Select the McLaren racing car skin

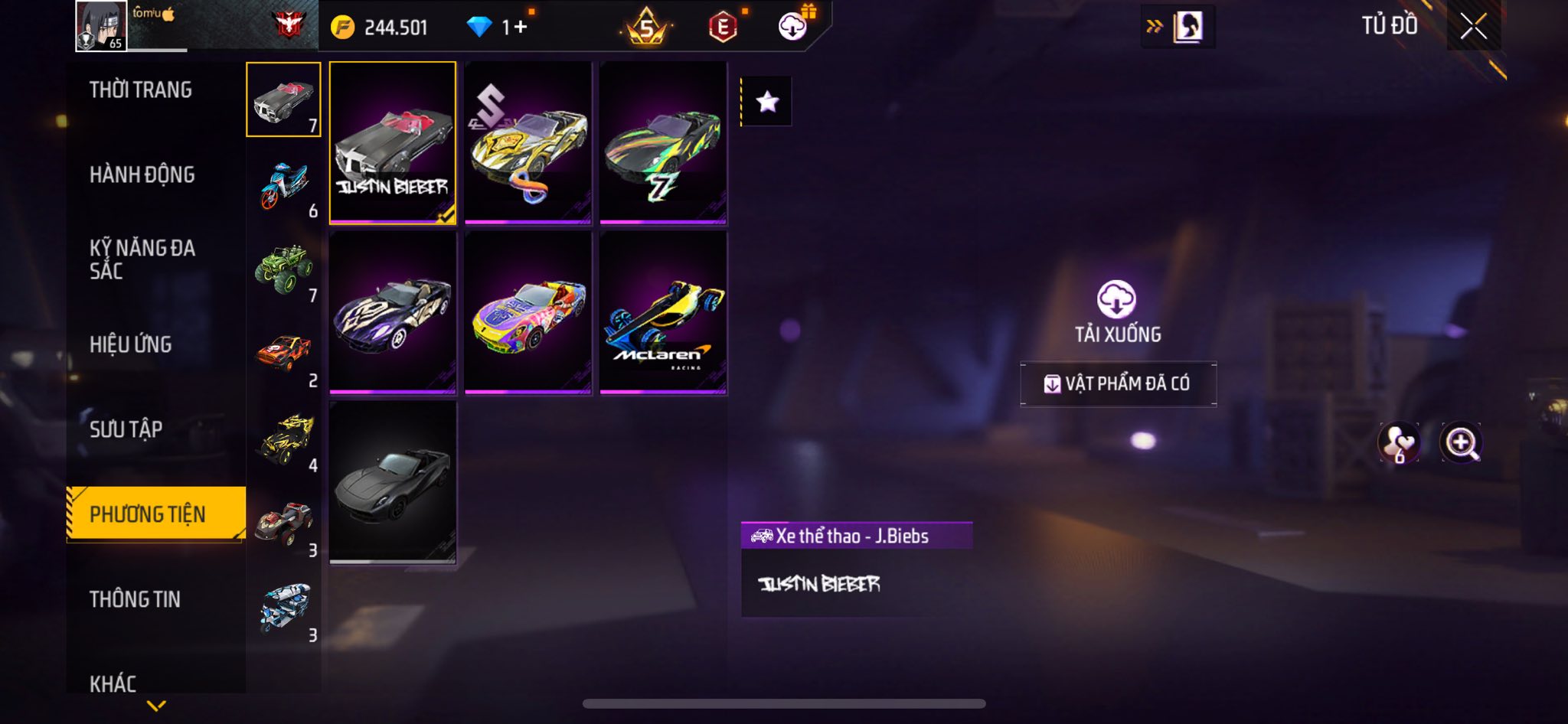click(663, 313)
